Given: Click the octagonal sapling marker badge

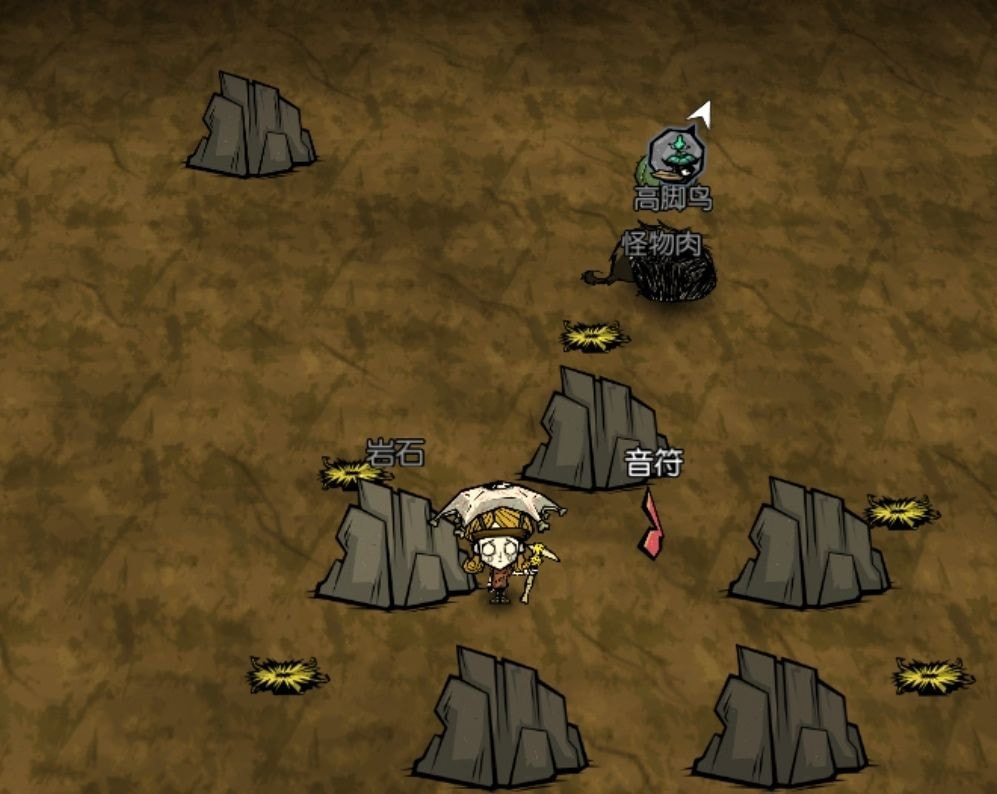Looking at the screenshot, I should 676,152.
